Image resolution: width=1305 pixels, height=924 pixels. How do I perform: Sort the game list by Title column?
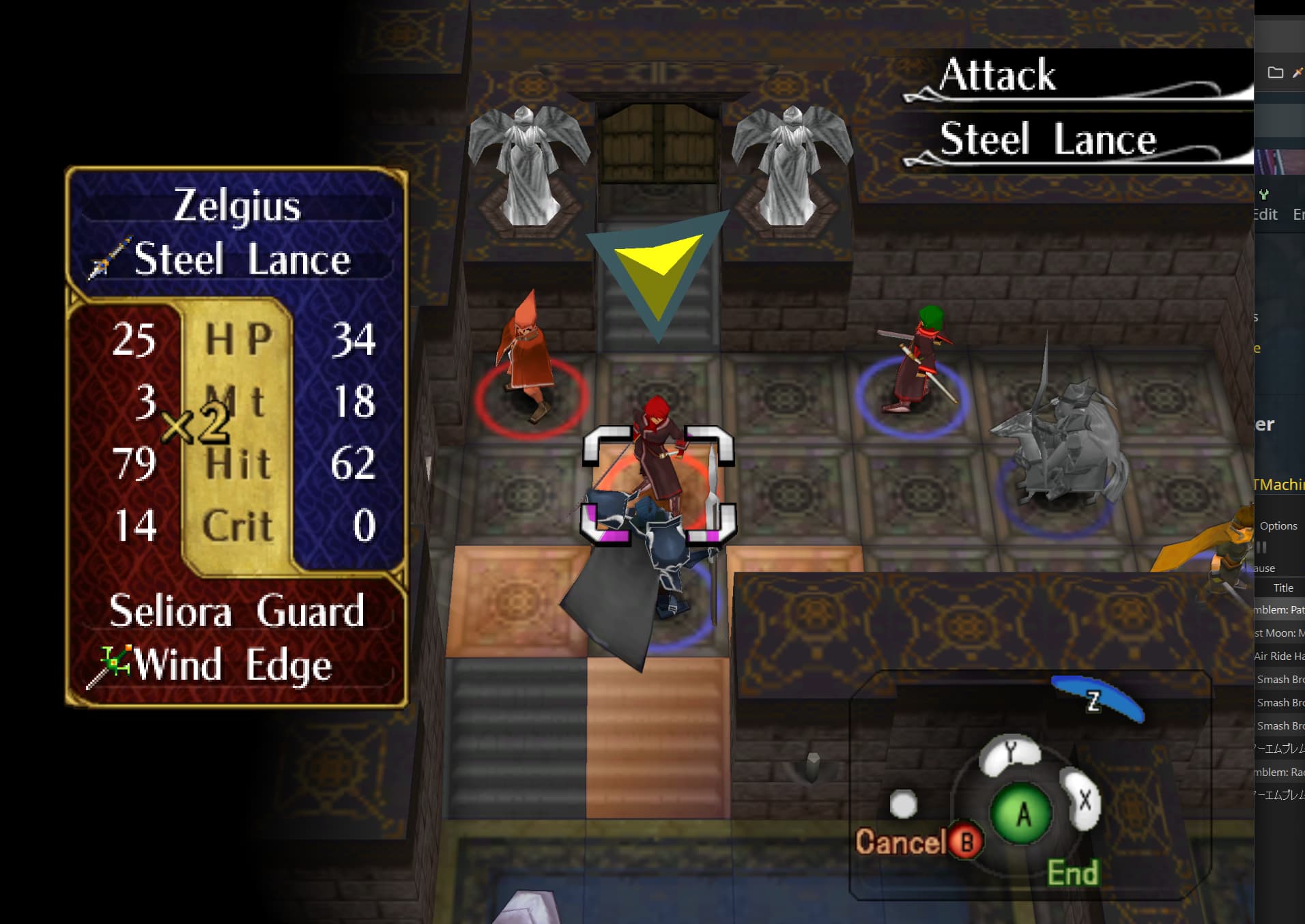click(x=1283, y=588)
